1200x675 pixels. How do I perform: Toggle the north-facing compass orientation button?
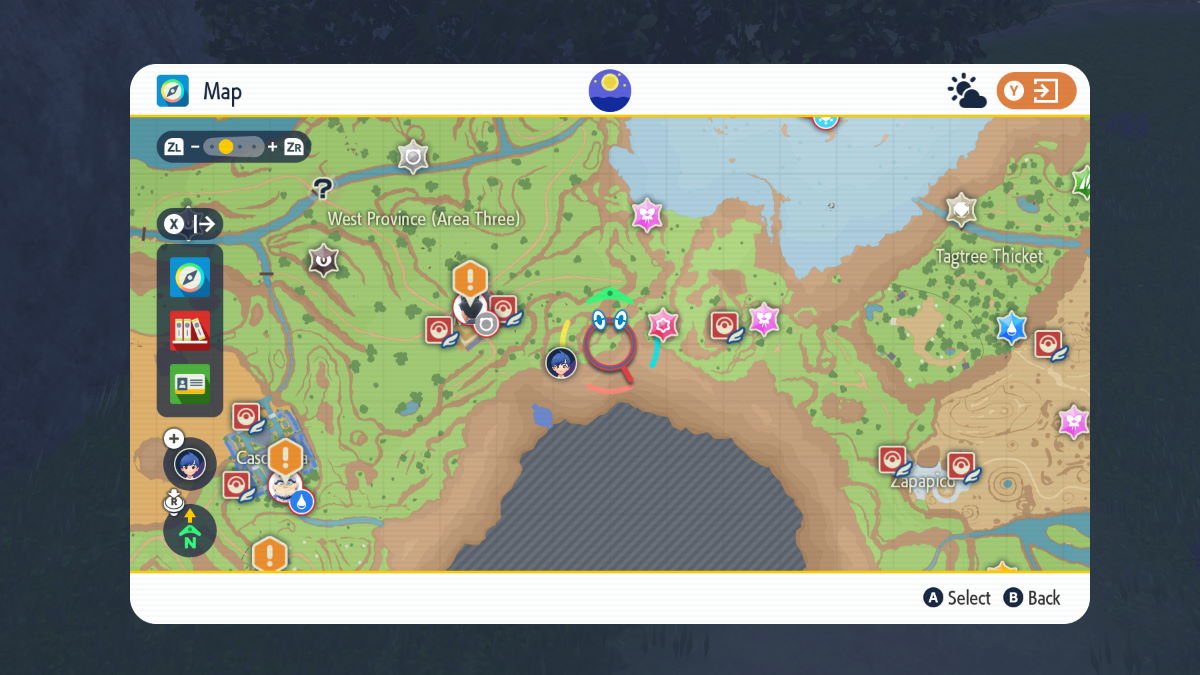pos(189,531)
